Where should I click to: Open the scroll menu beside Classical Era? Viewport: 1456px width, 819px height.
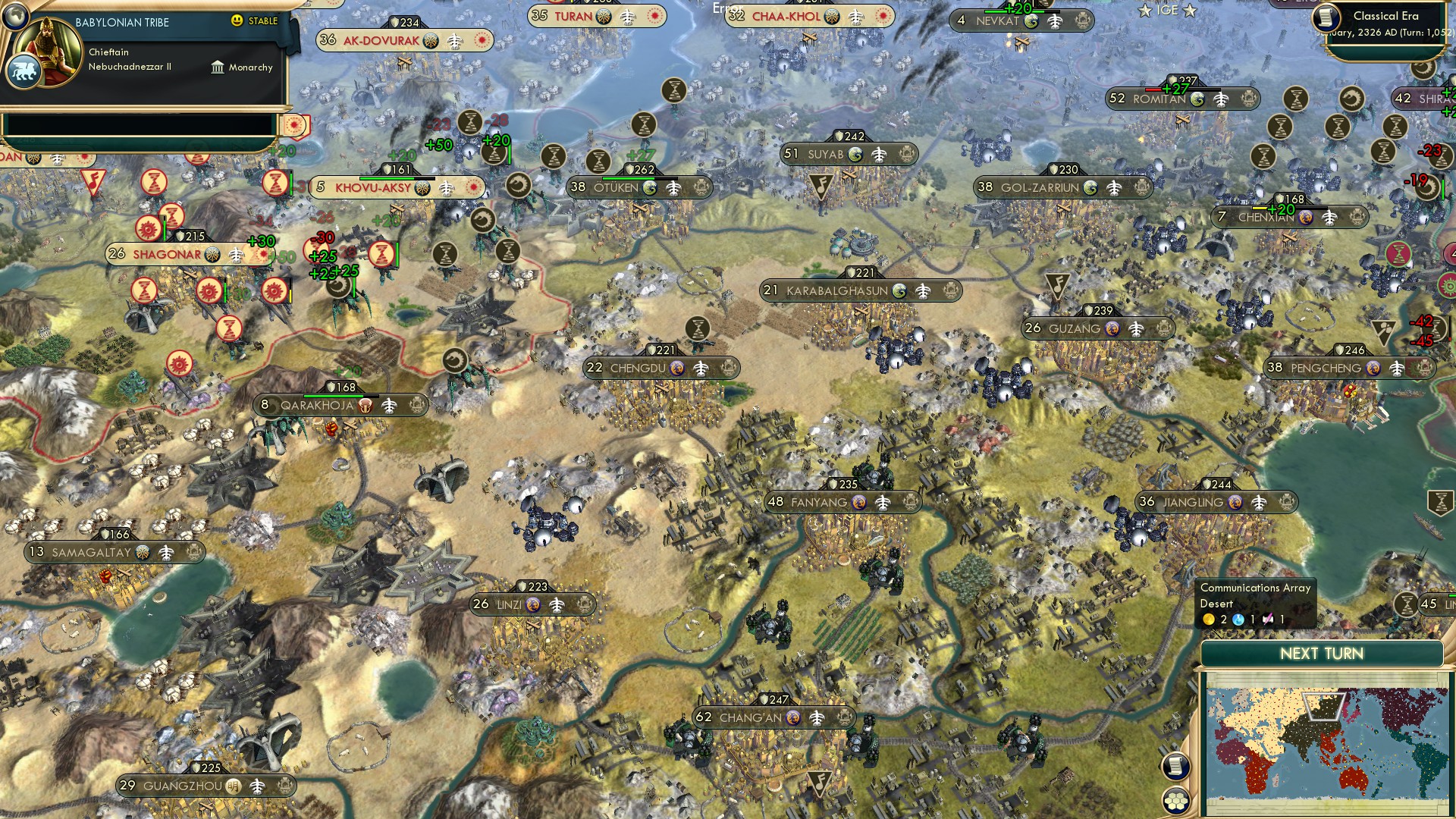tap(1327, 17)
